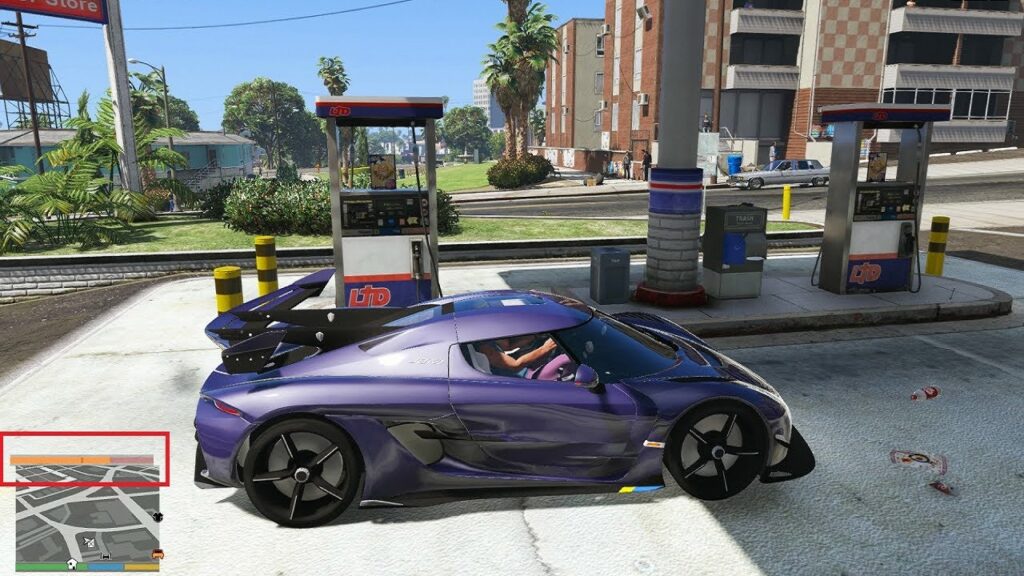Select the clothing store shirt blip
The image size is (1024, 576).
pyautogui.click(x=157, y=516)
